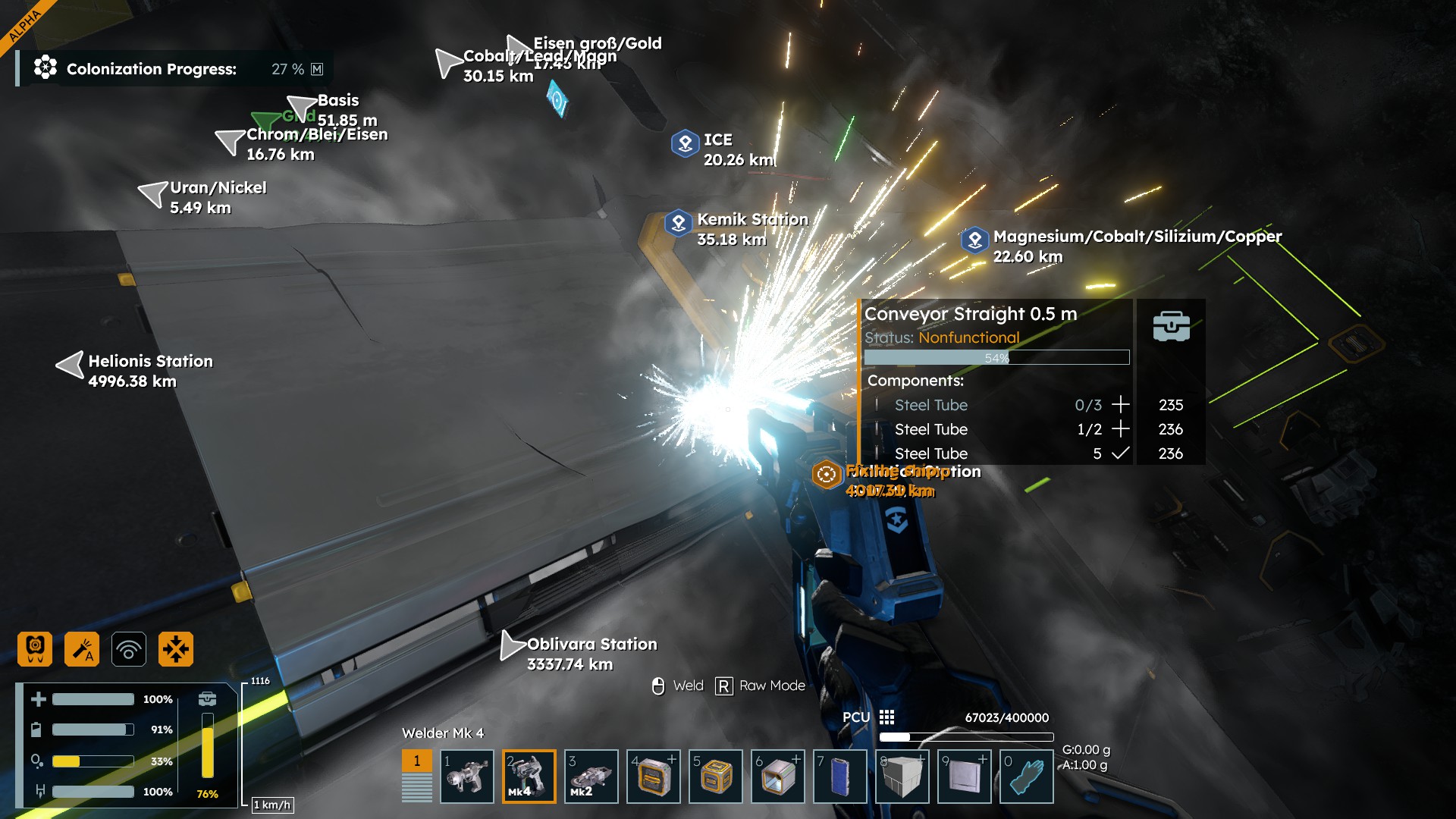This screenshot has height=819, width=1456.
Task: Pick the flat grey plate in slot 9
Action: click(x=964, y=776)
